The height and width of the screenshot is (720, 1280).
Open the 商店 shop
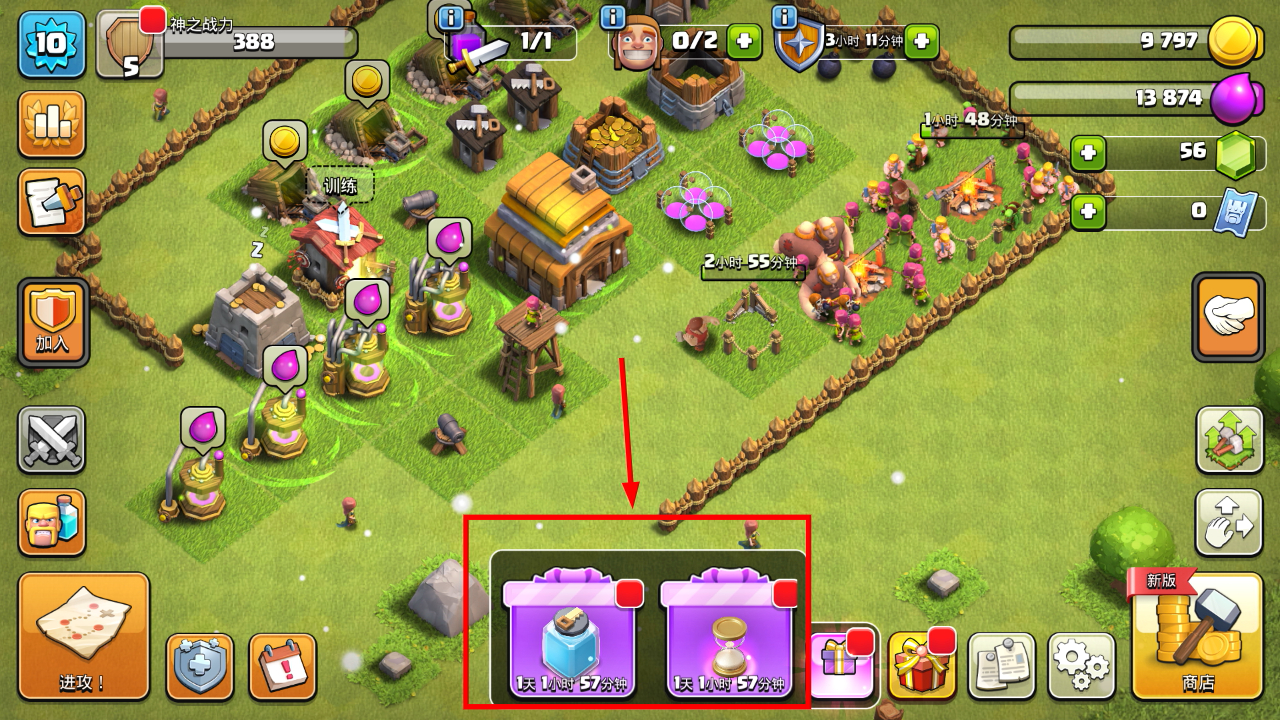point(1196,636)
